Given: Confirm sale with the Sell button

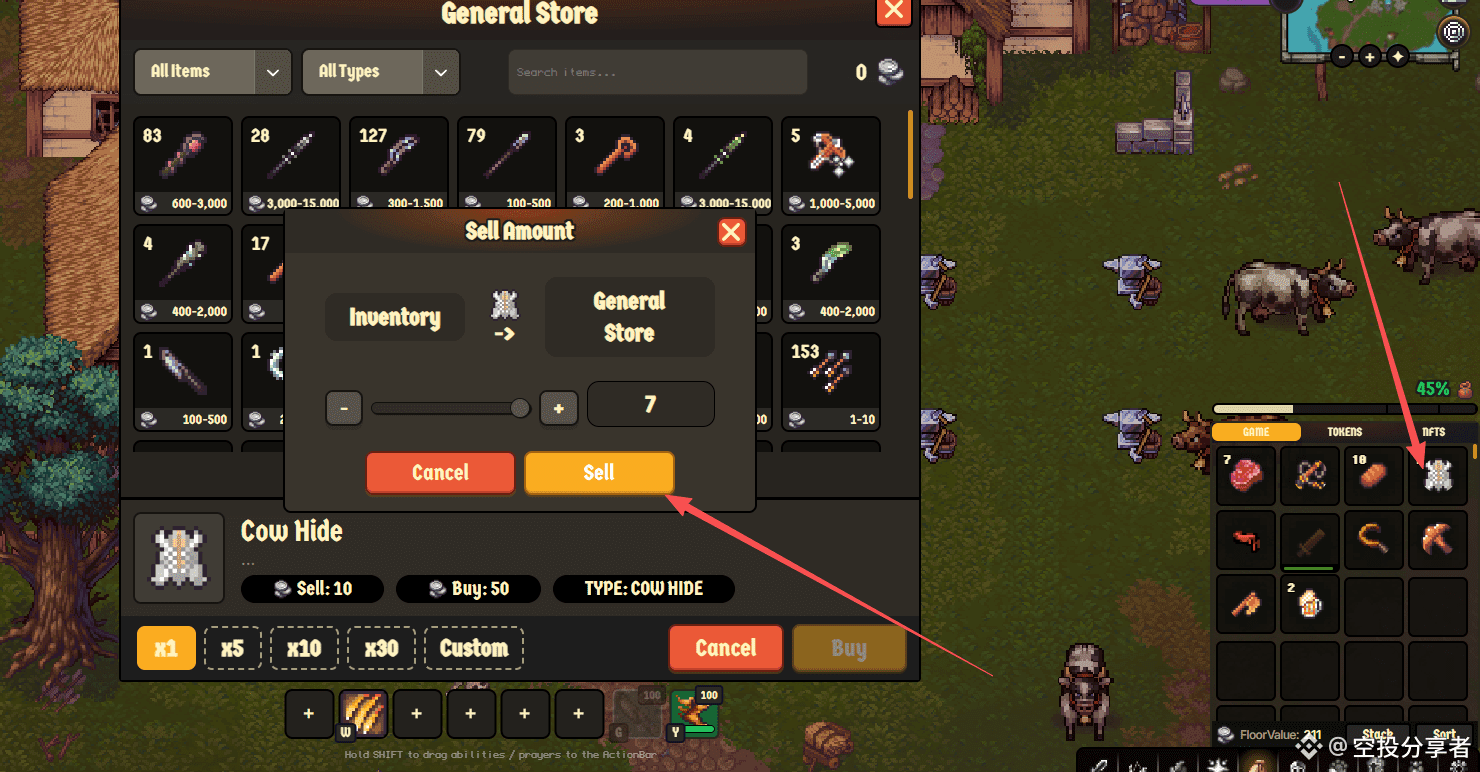Looking at the screenshot, I should [x=599, y=473].
